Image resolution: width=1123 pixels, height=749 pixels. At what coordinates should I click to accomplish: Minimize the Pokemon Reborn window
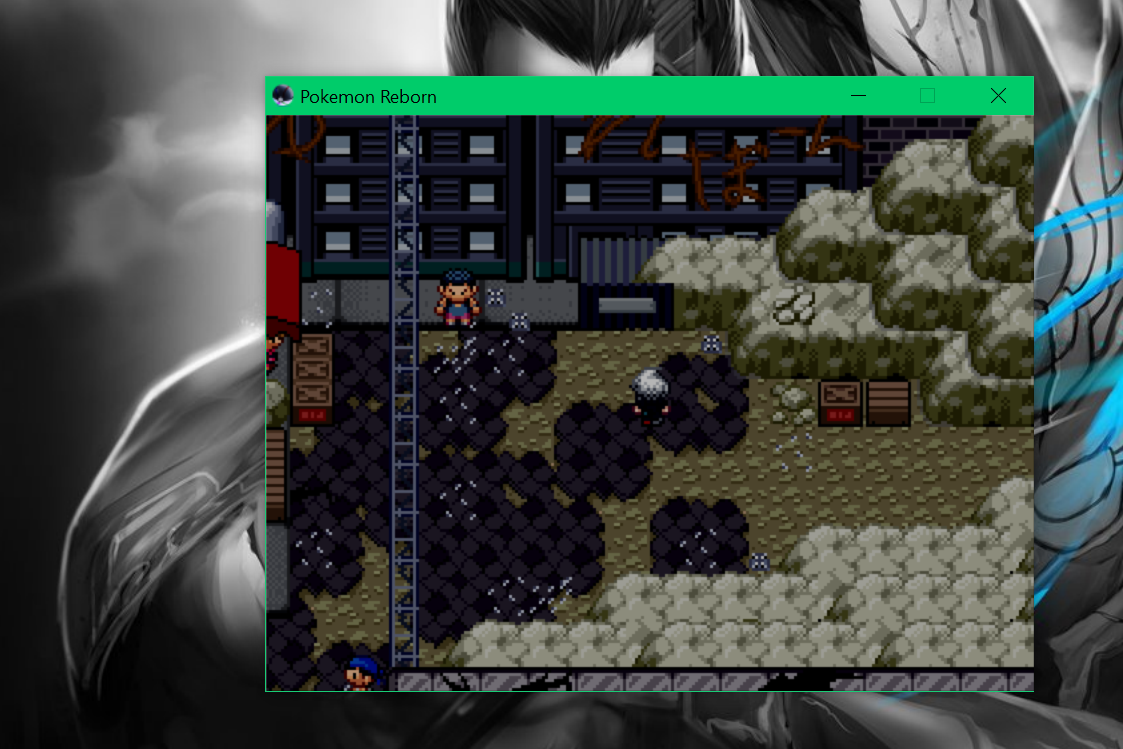coord(857,96)
